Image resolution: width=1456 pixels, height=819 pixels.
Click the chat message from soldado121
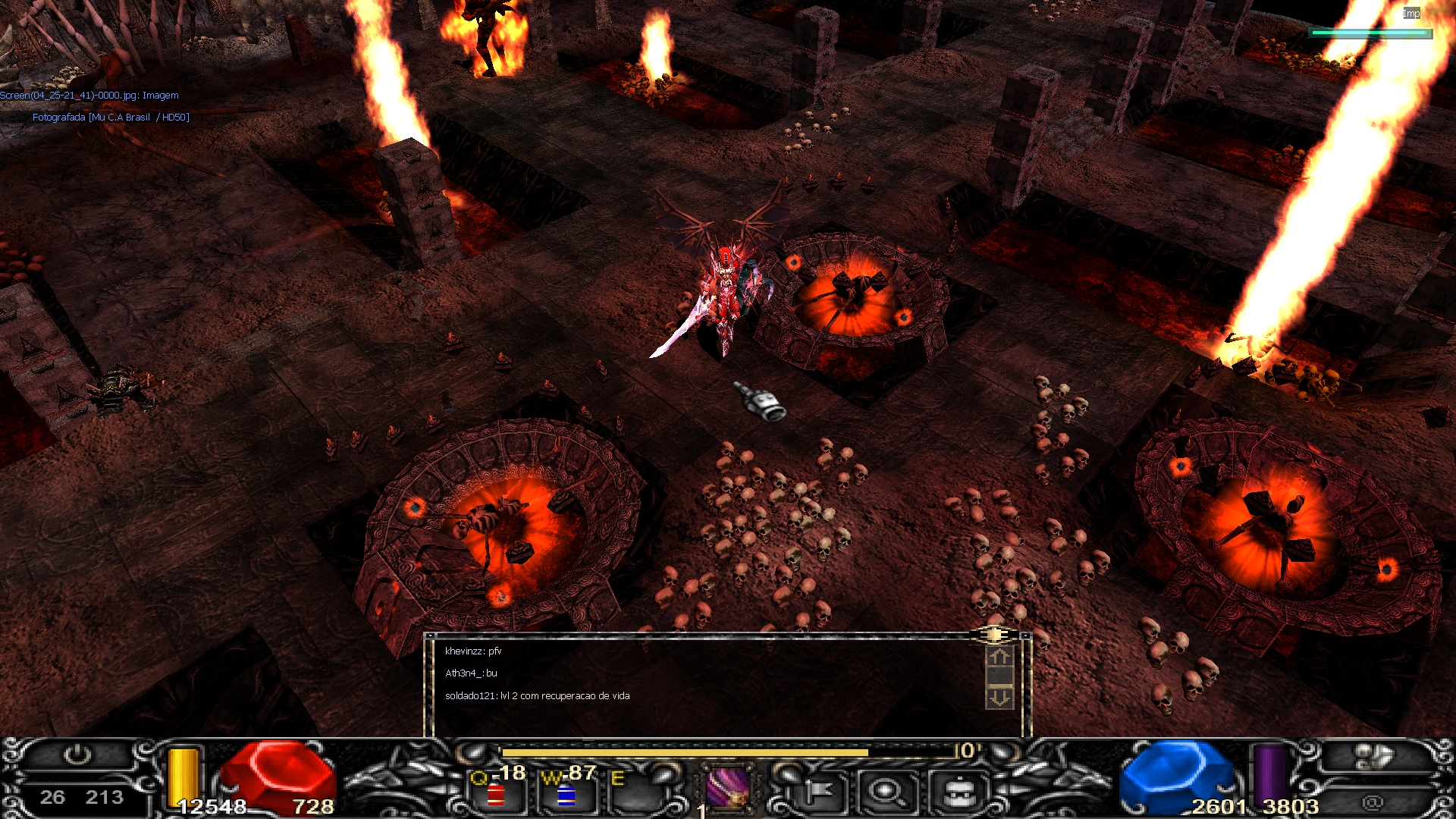[537, 696]
